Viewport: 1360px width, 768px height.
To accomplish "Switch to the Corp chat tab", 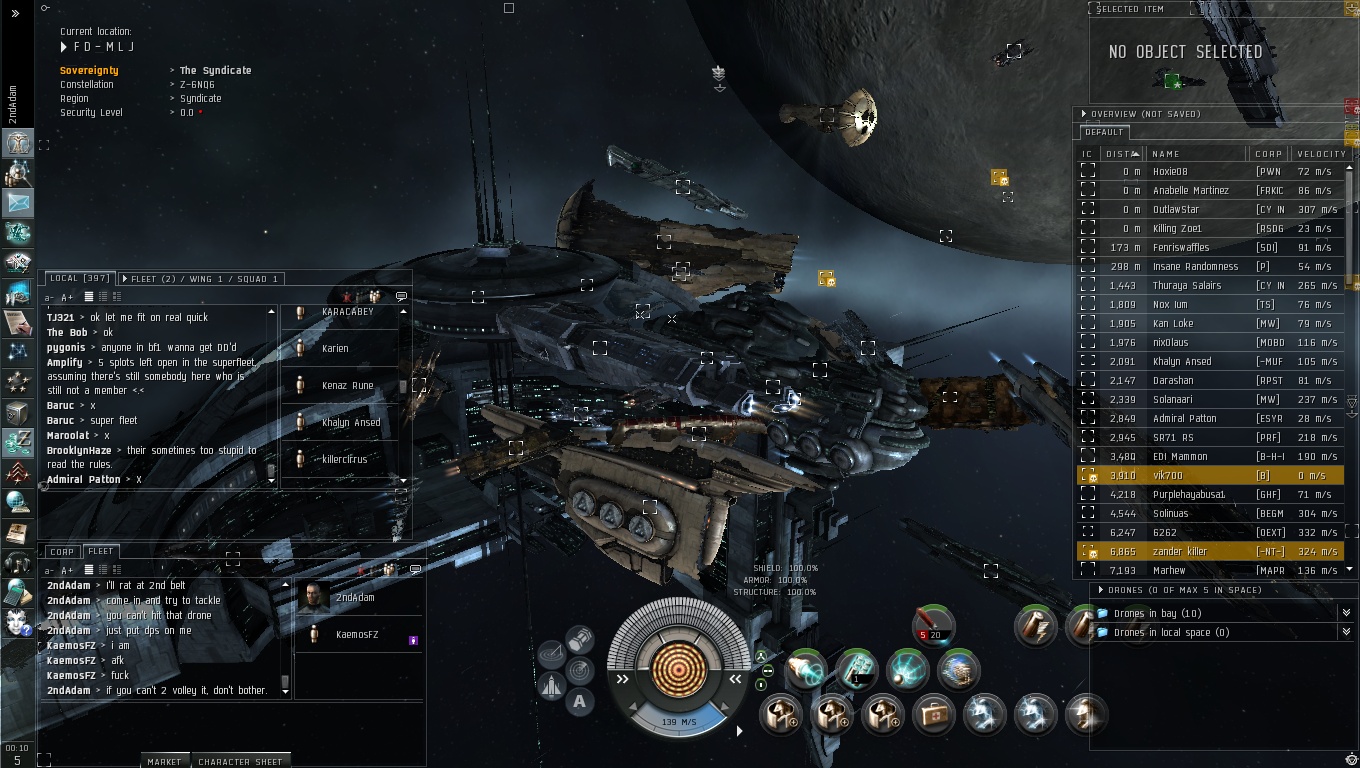I will pos(62,551).
